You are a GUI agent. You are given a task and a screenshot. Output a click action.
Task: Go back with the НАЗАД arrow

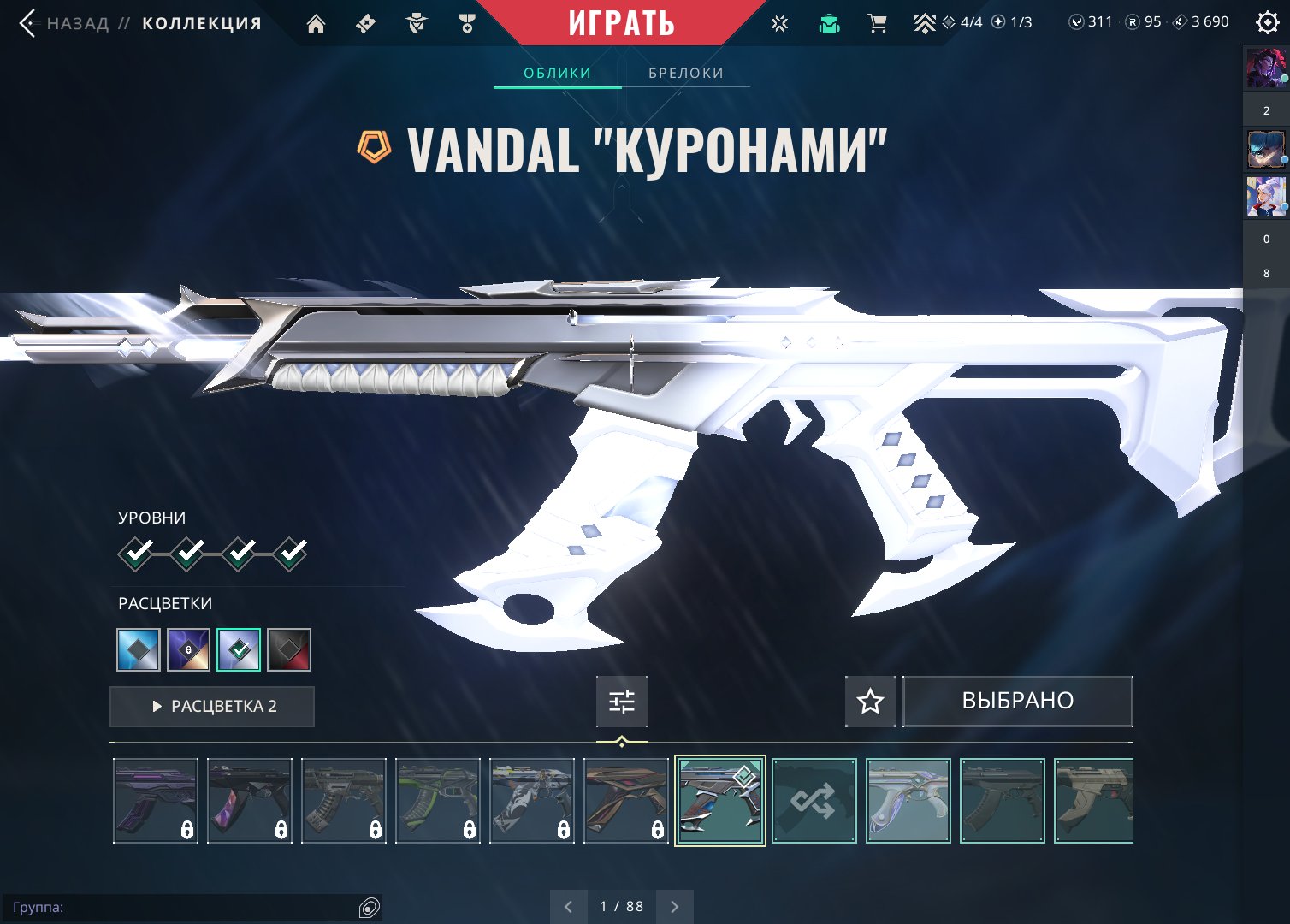(x=27, y=23)
